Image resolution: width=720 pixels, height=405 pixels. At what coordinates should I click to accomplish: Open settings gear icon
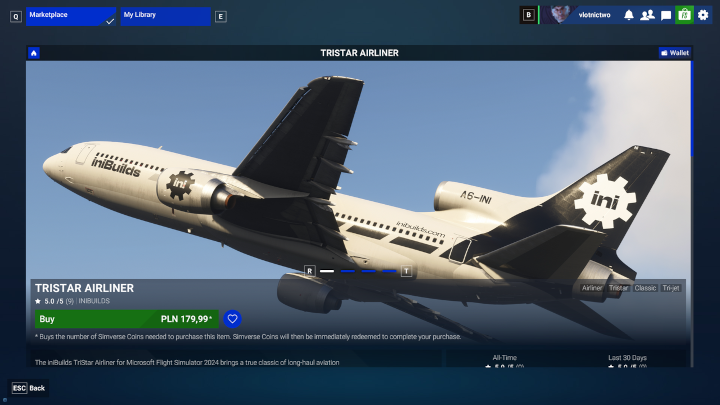(x=703, y=15)
